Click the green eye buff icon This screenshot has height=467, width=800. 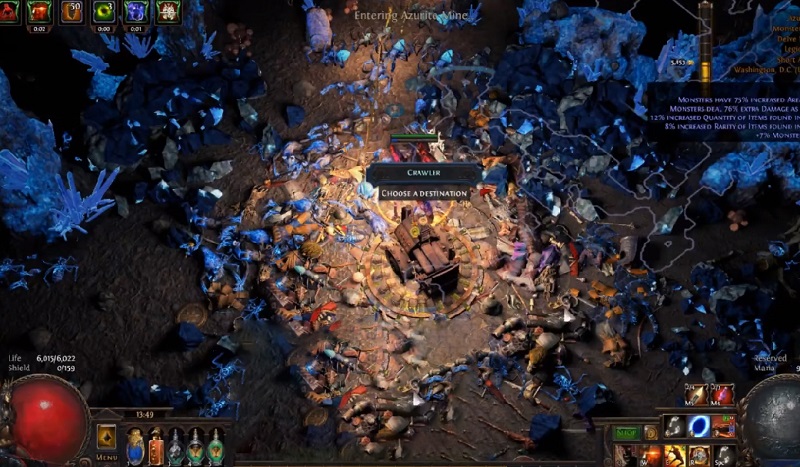[103, 12]
